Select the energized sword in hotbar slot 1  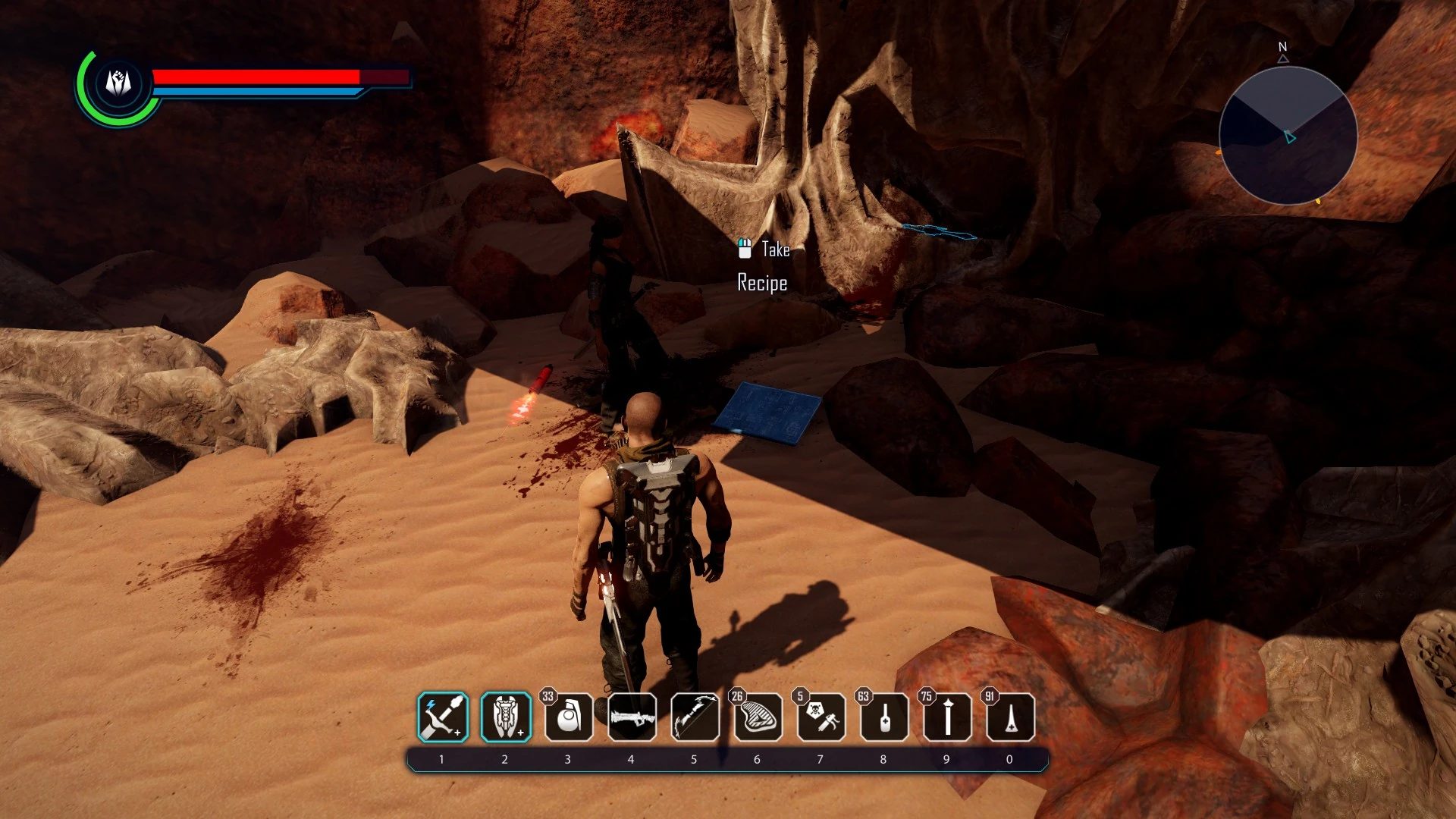(x=443, y=717)
